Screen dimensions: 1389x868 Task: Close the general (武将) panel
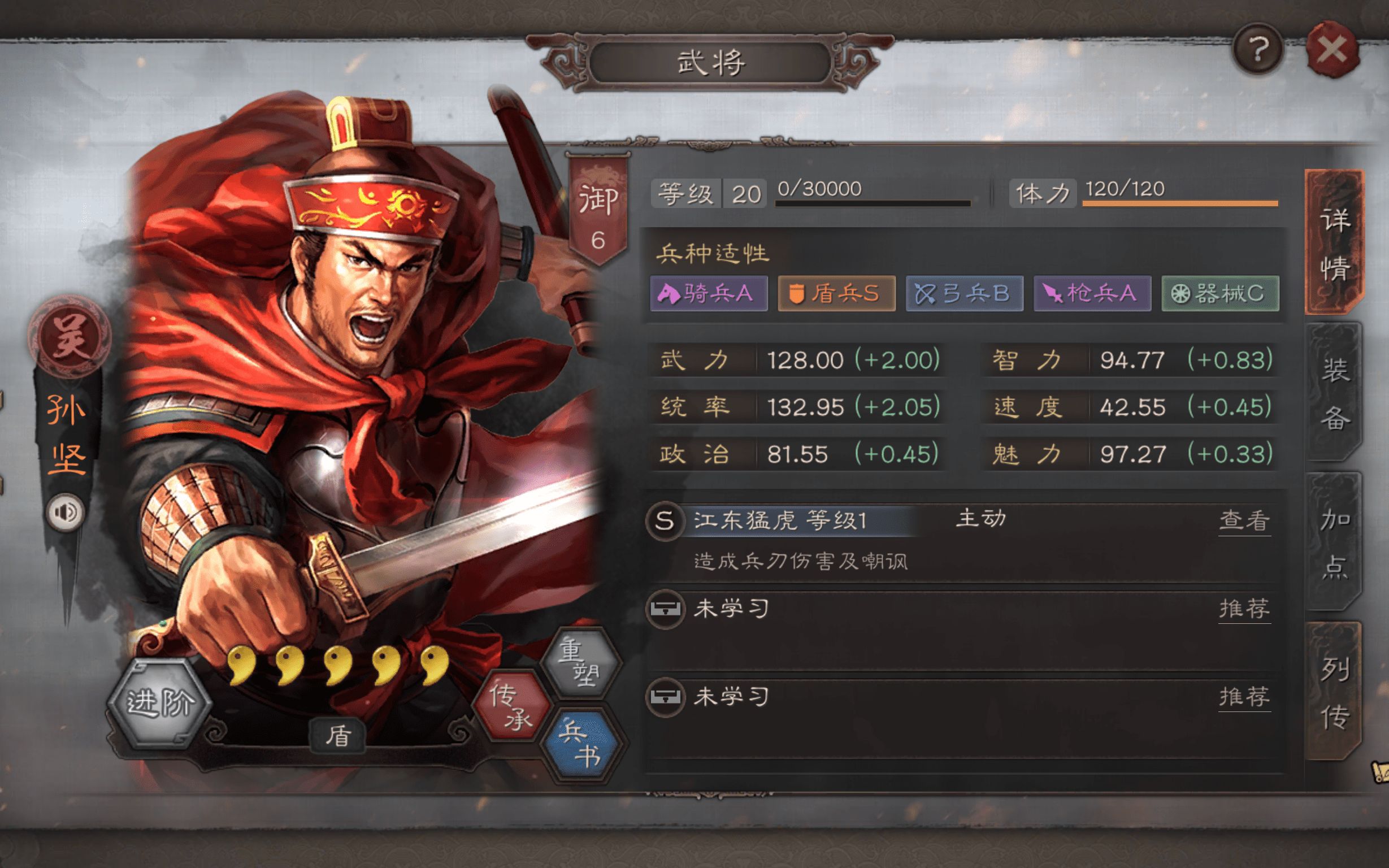click(x=1331, y=50)
